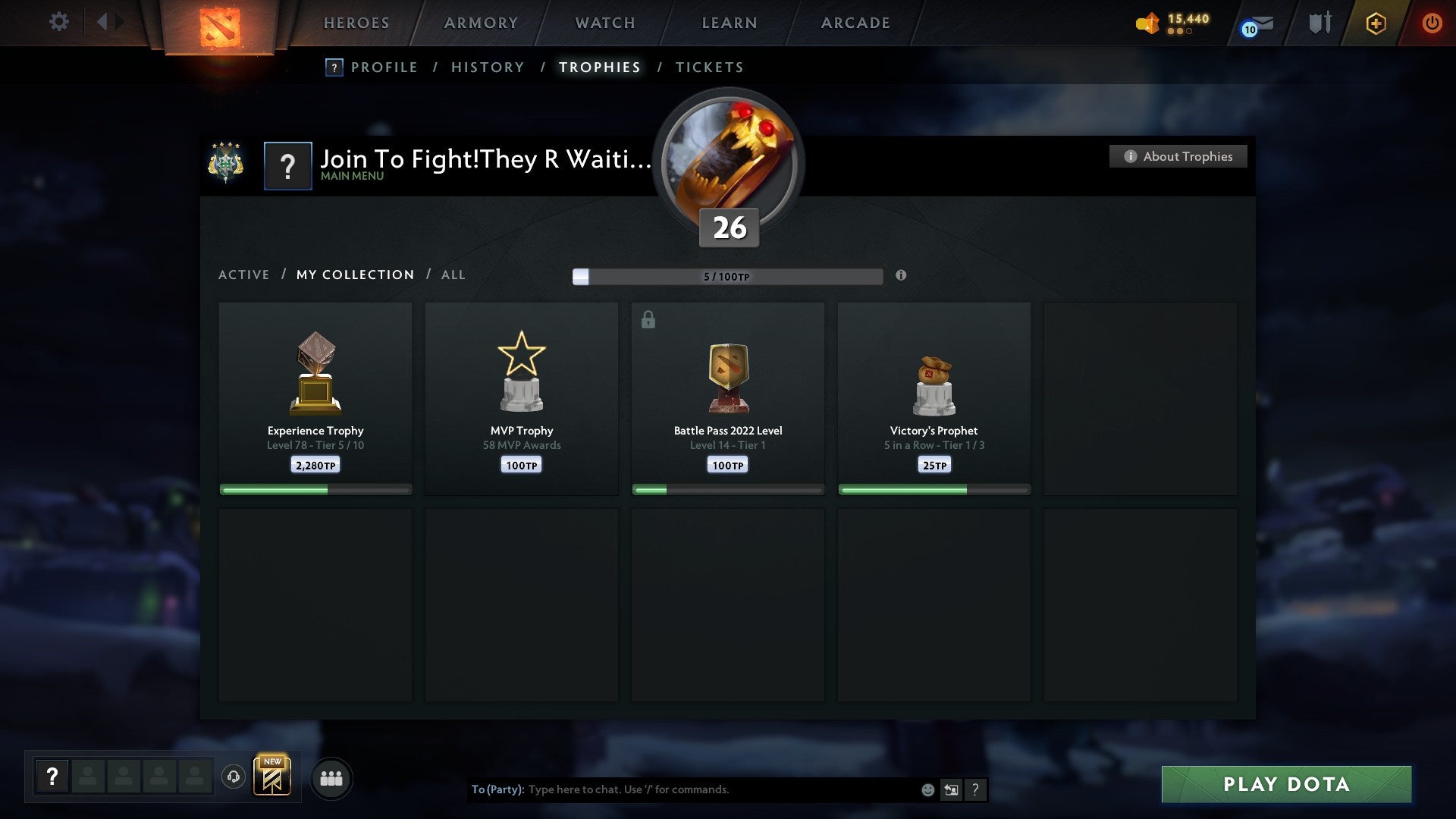The width and height of the screenshot is (1456, 819).
Task: Click the gold hexagon plus icon
Action: tap(1376, 23)
